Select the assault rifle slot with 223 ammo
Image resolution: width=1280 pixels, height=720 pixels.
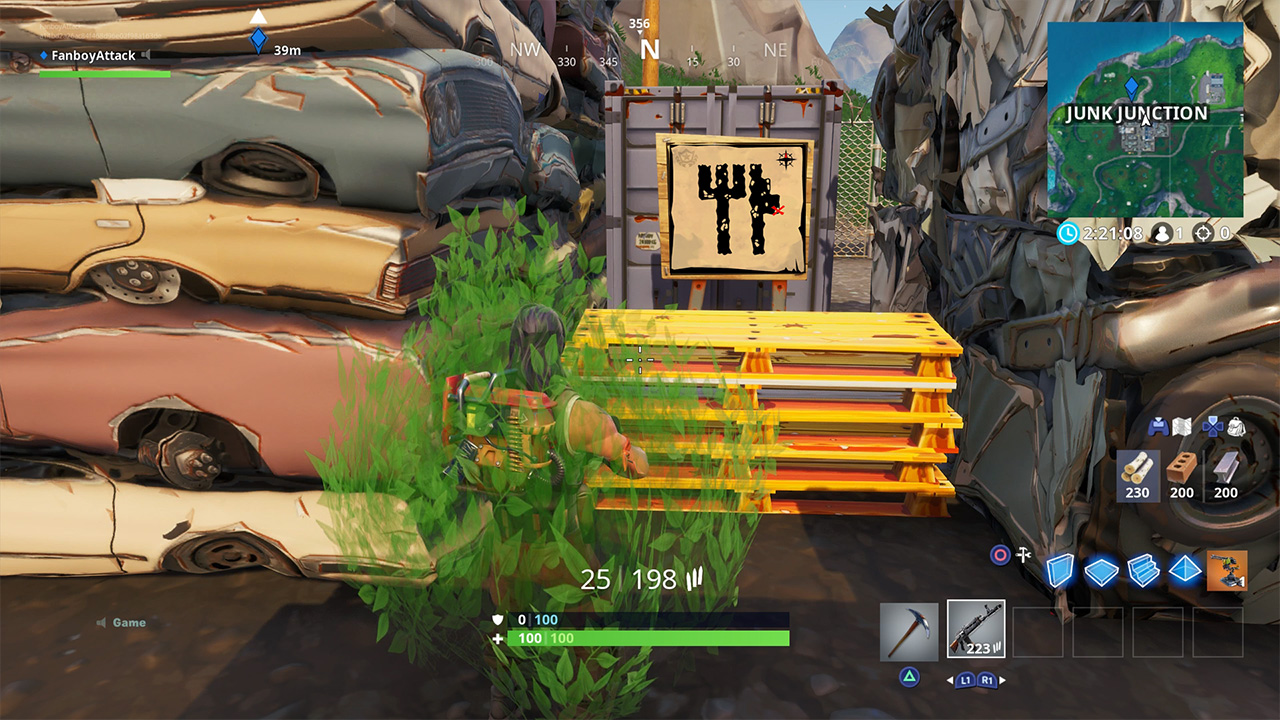coord(976,629)
